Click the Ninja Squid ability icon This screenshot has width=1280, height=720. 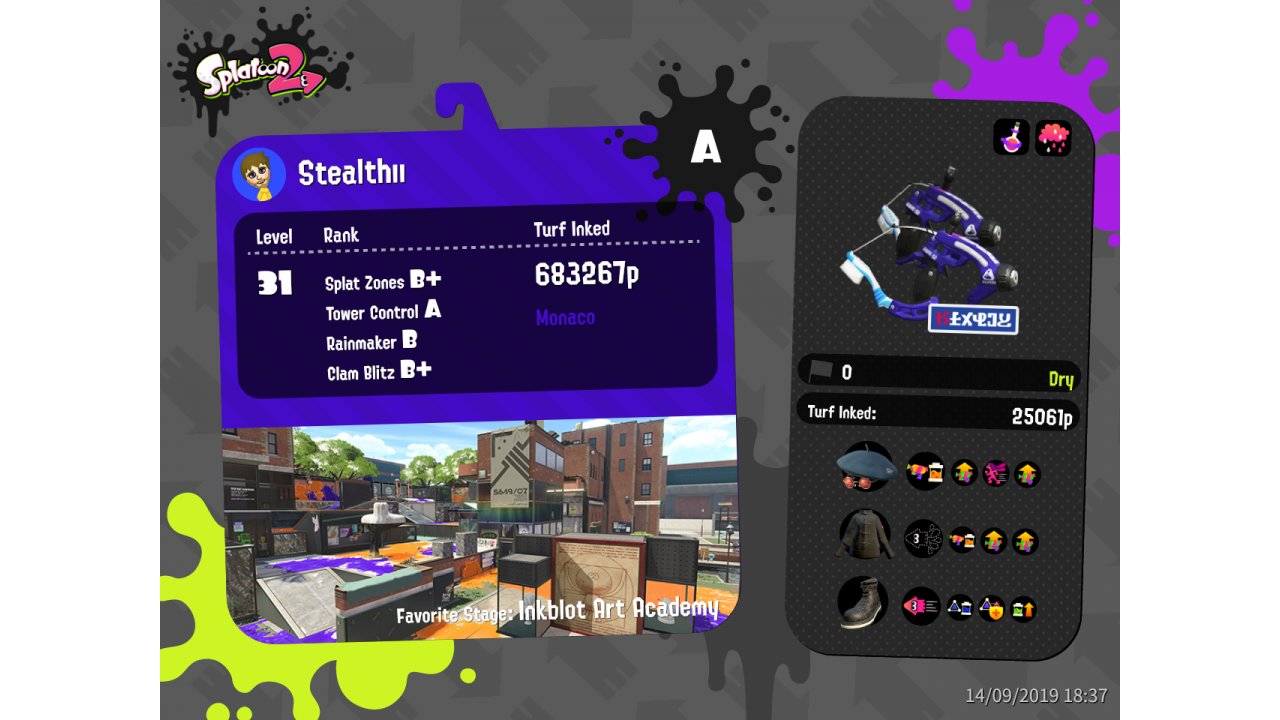click(923, 540)
